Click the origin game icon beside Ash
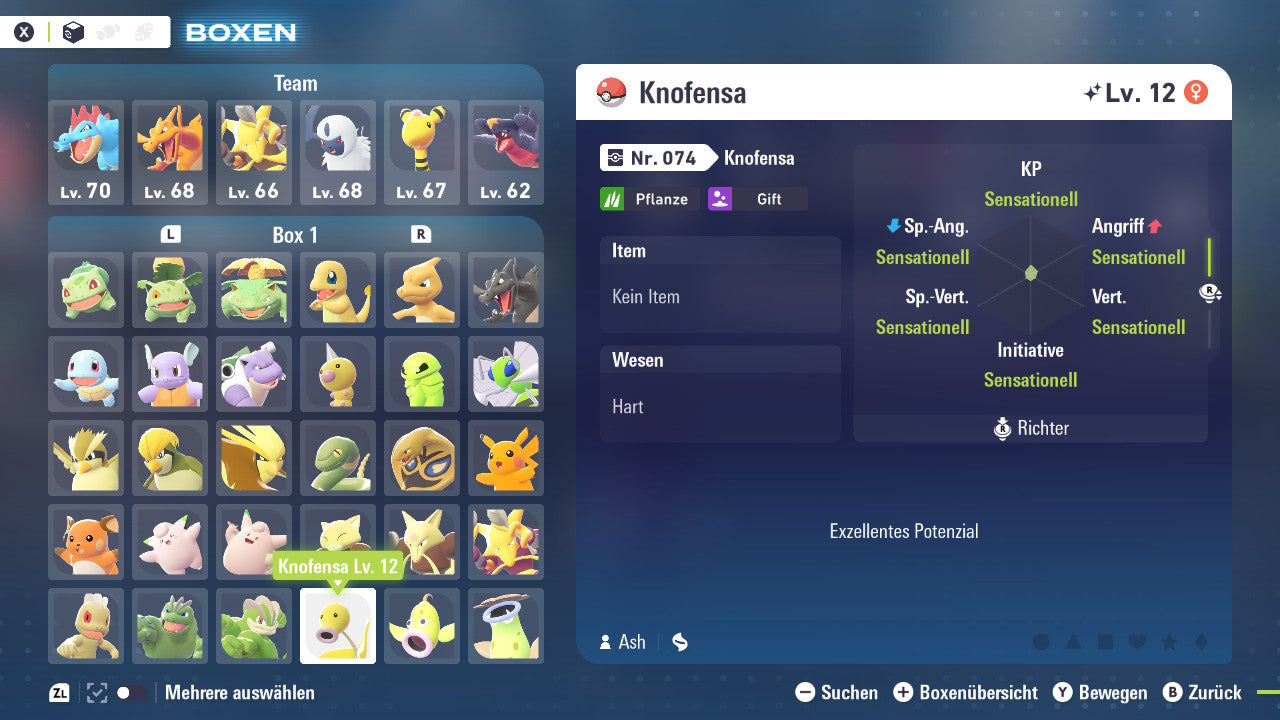The height and width of the screenshot is (720, 1280). coord(680,641)
